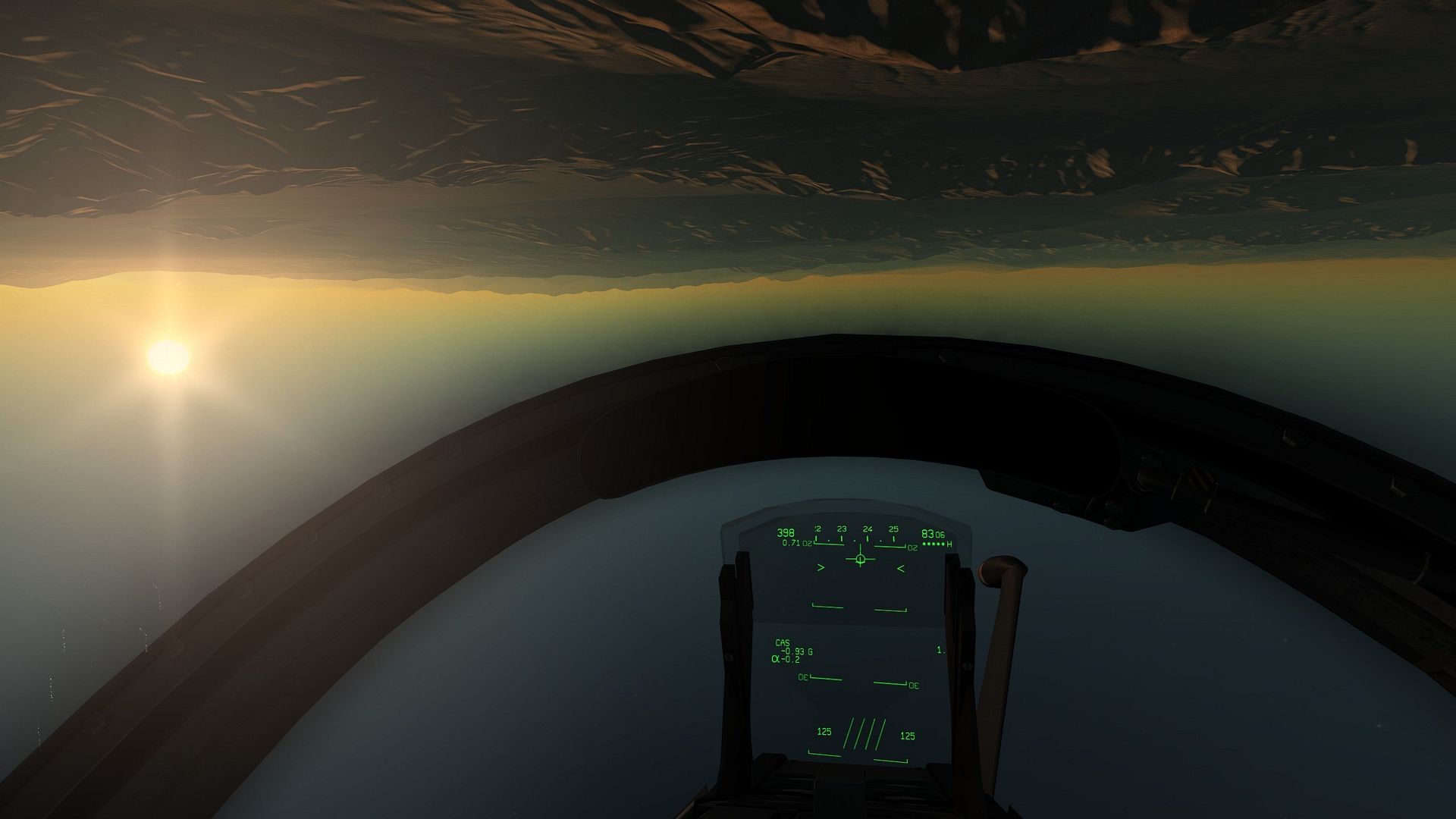This screenshot has height=819, width=1456.
Task: Select the altitude readout showing 83
Action: [x=928, y=533]
